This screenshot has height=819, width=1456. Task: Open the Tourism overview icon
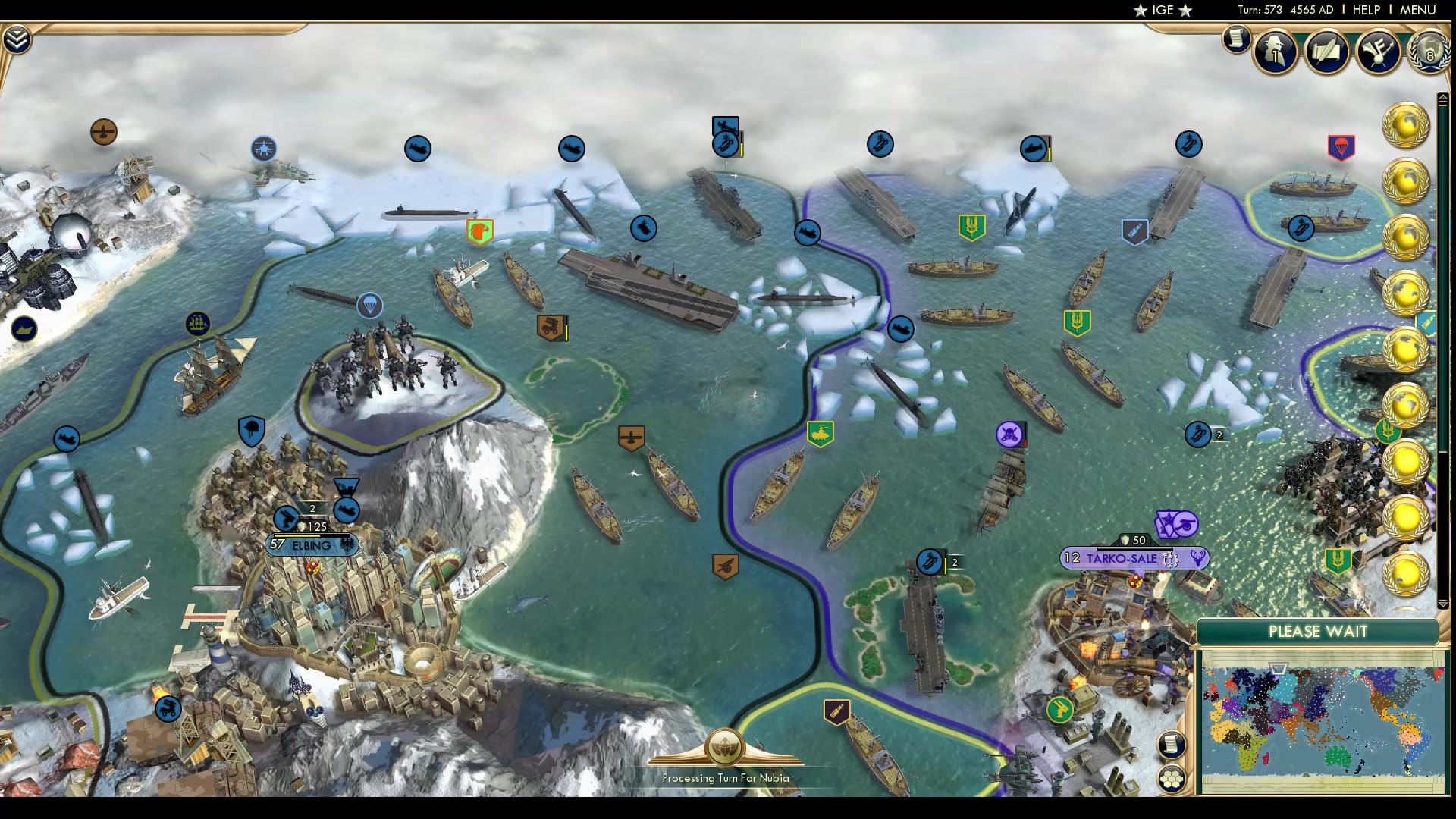1377,51
